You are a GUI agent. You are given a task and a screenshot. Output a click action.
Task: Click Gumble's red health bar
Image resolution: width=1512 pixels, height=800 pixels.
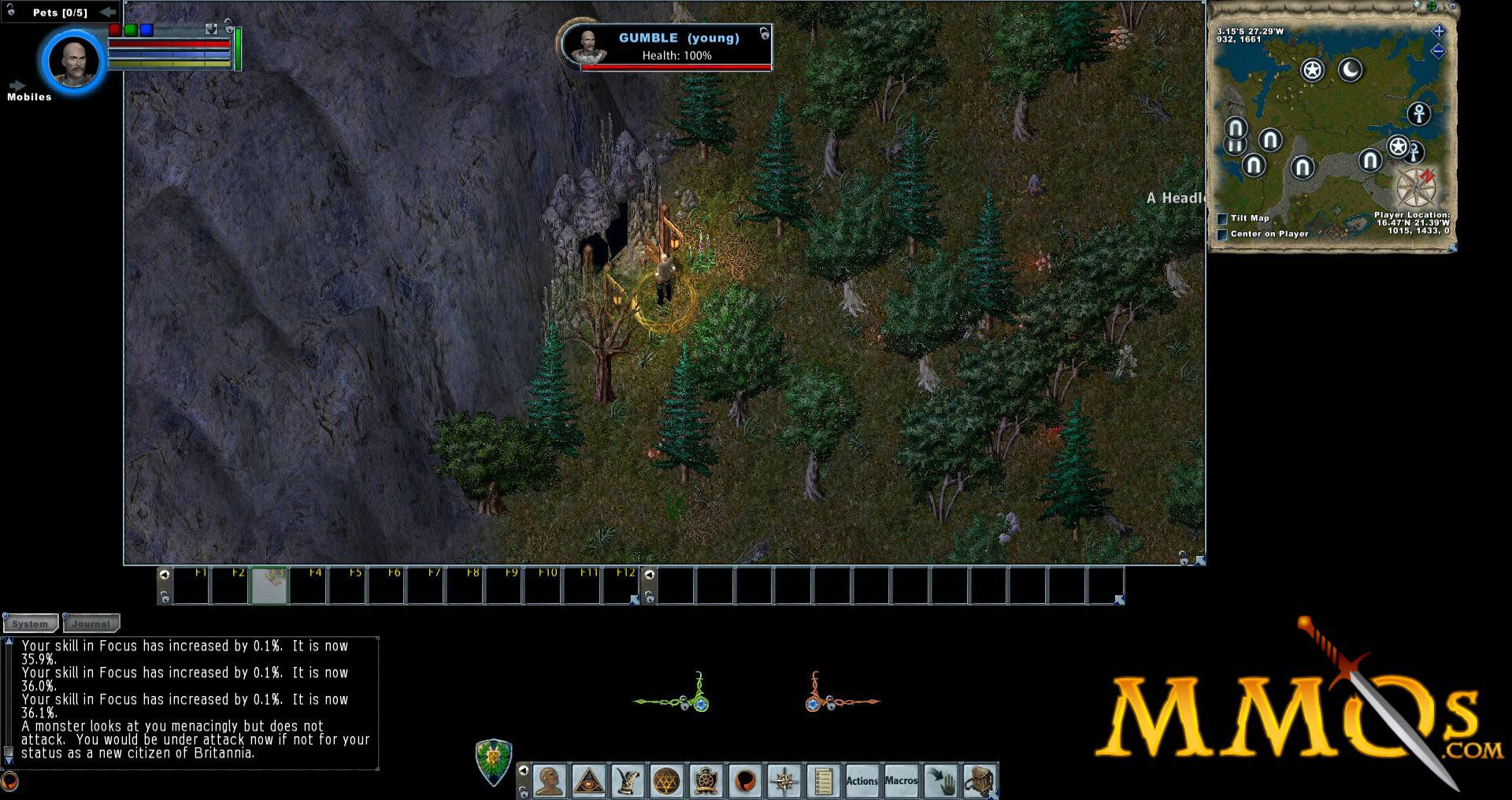click(677, 66)
